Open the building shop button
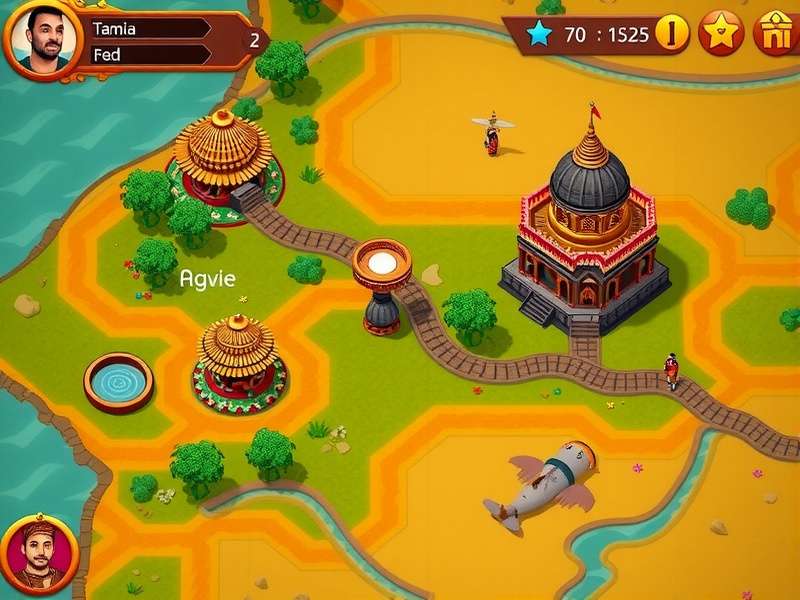This screenshot has height=600, width=800. coord(774,34)
